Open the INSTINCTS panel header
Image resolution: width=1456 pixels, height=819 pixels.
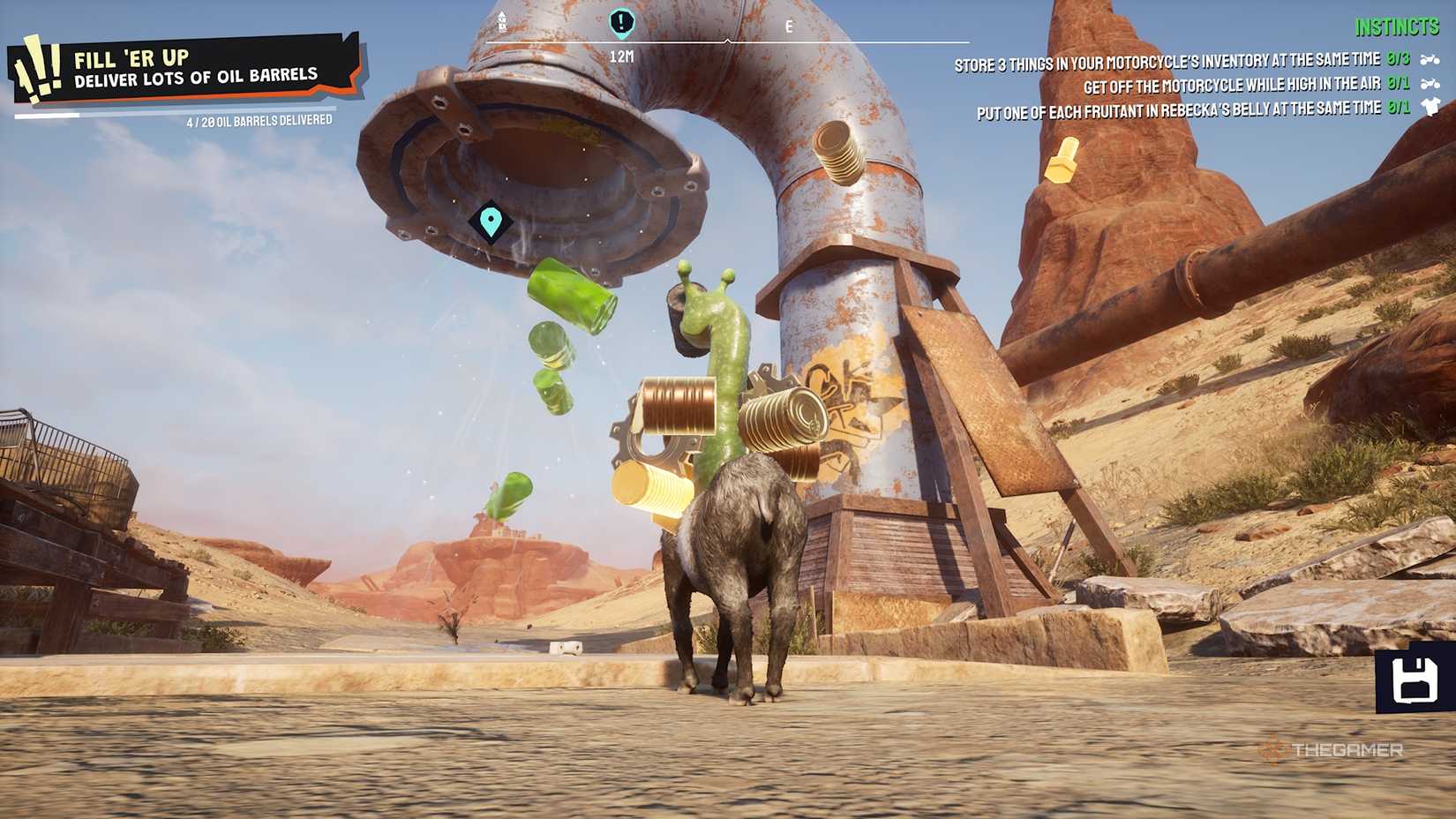point(1397,28)
